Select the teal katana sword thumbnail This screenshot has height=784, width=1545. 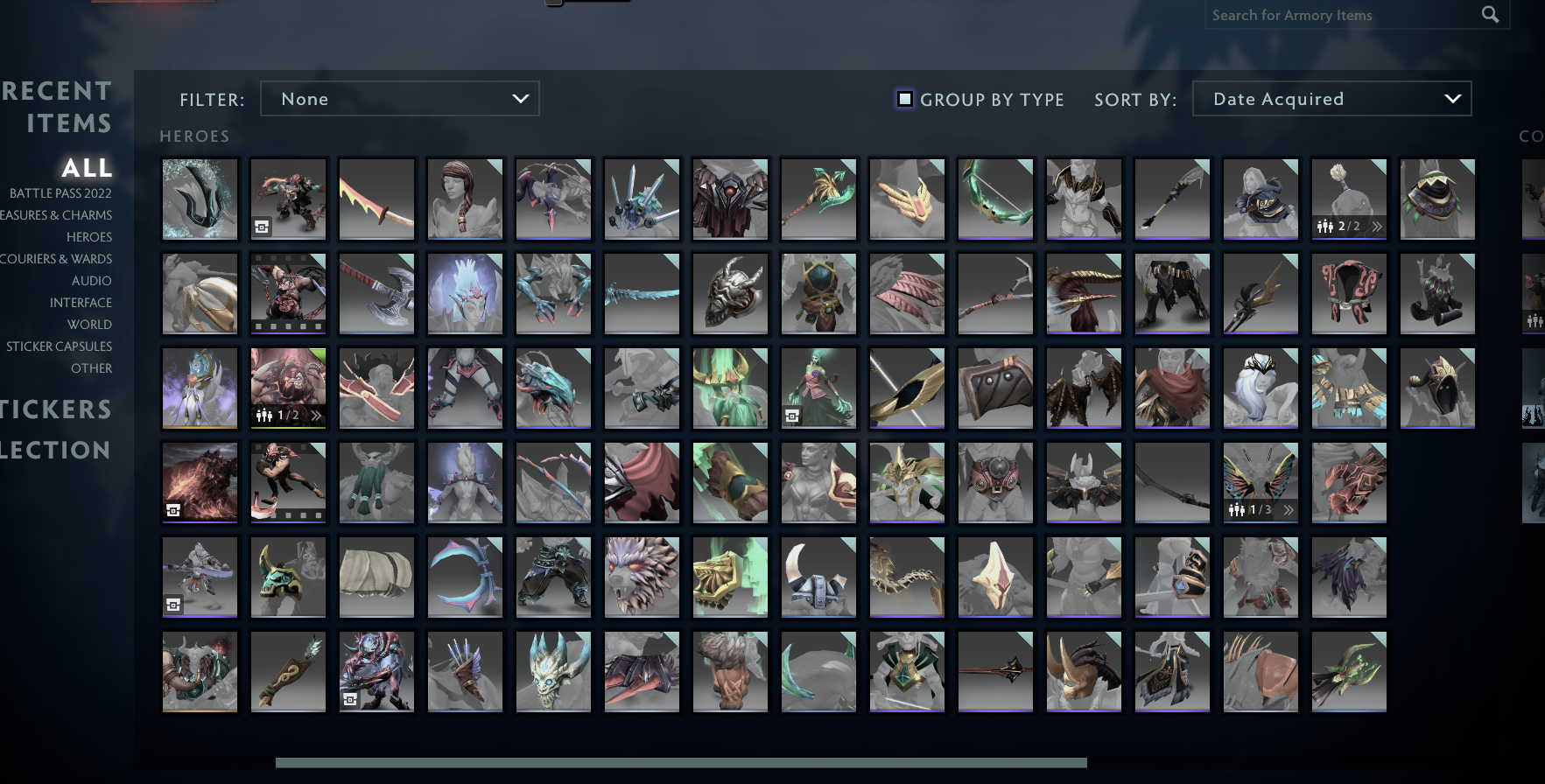[x=642, y=293]
